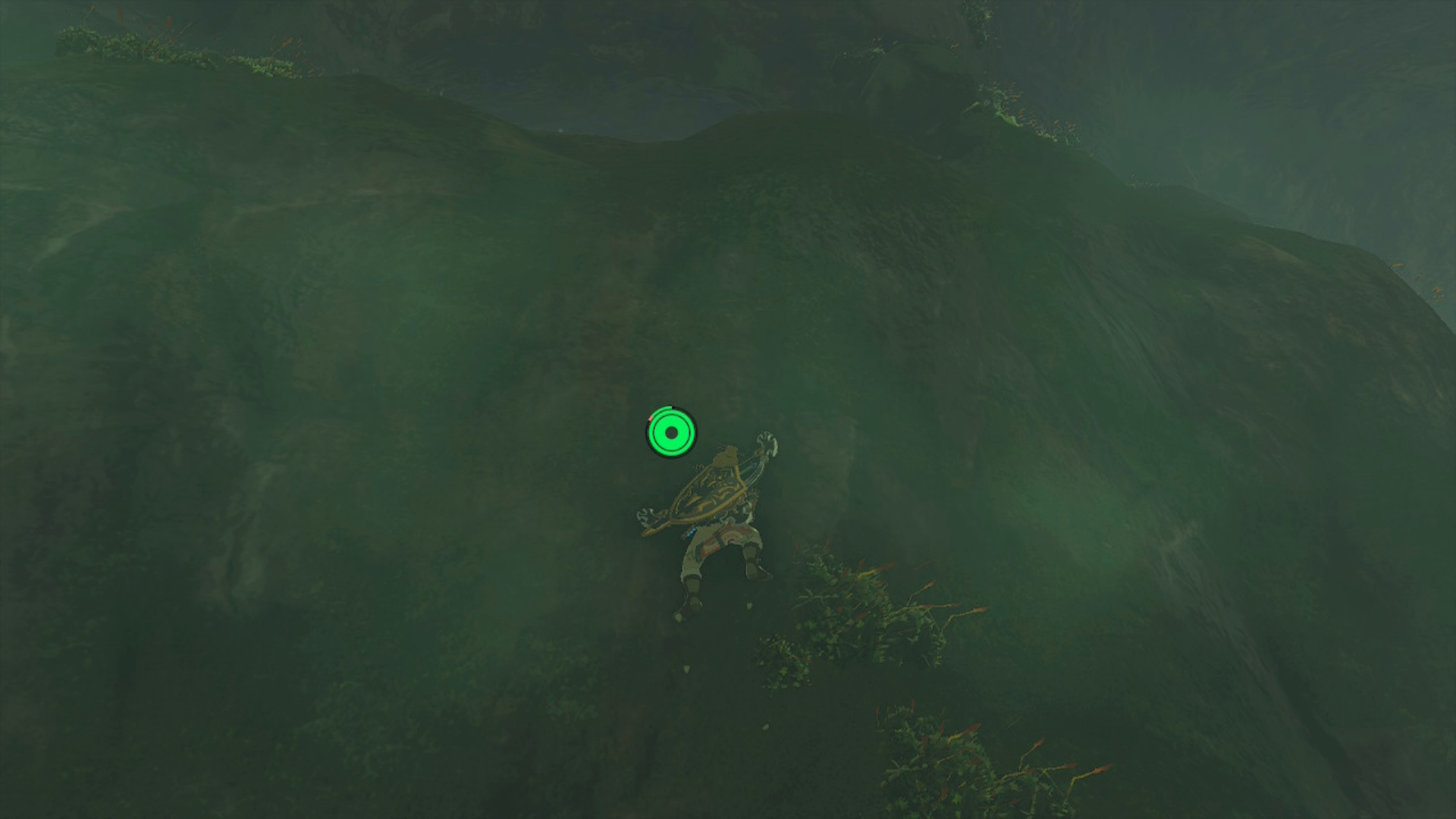Click the outer stamina ring notch

(x=670, y=408)
